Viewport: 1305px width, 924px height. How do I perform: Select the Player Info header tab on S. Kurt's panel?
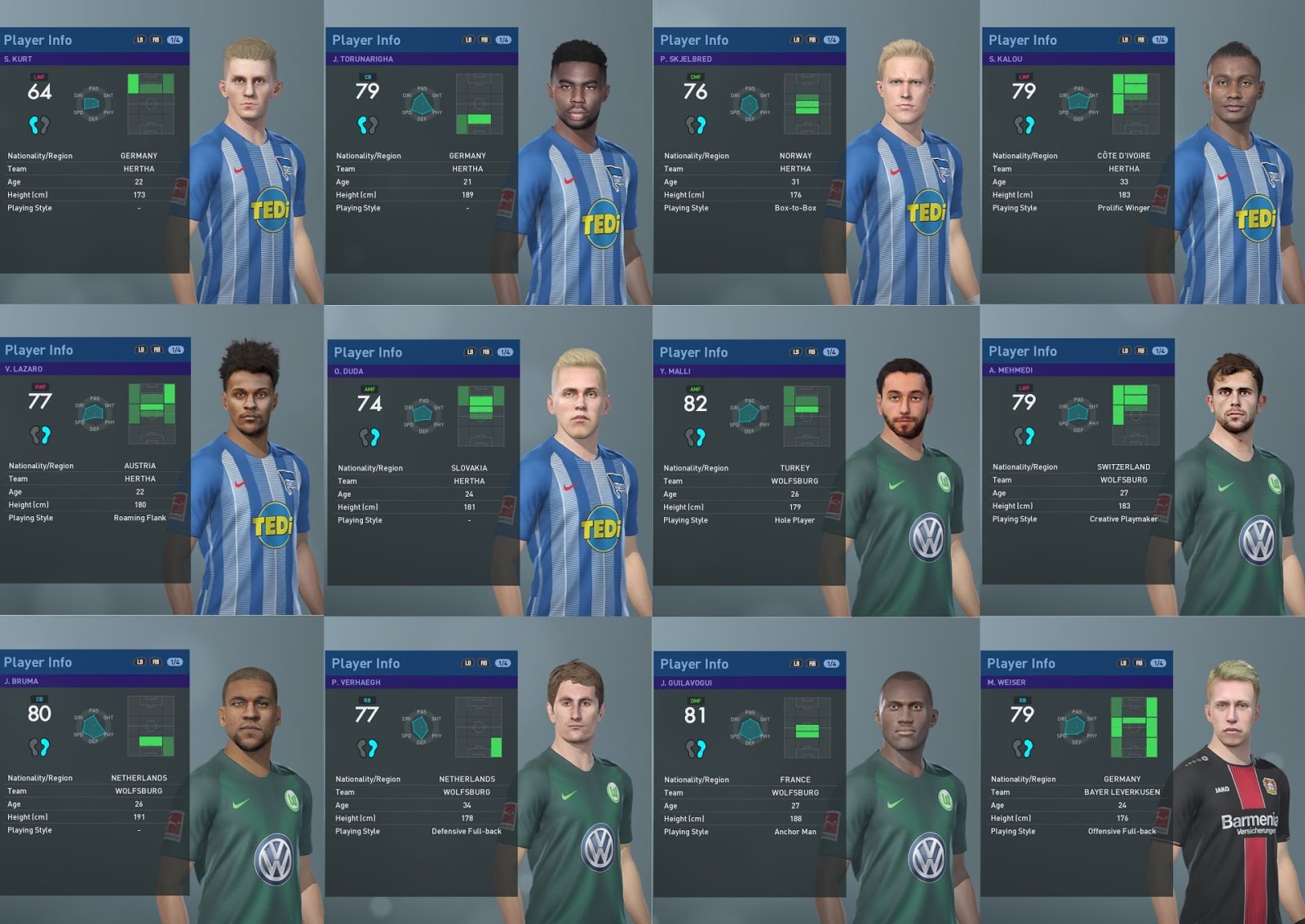pyautogui.click(x=37, y=39)
